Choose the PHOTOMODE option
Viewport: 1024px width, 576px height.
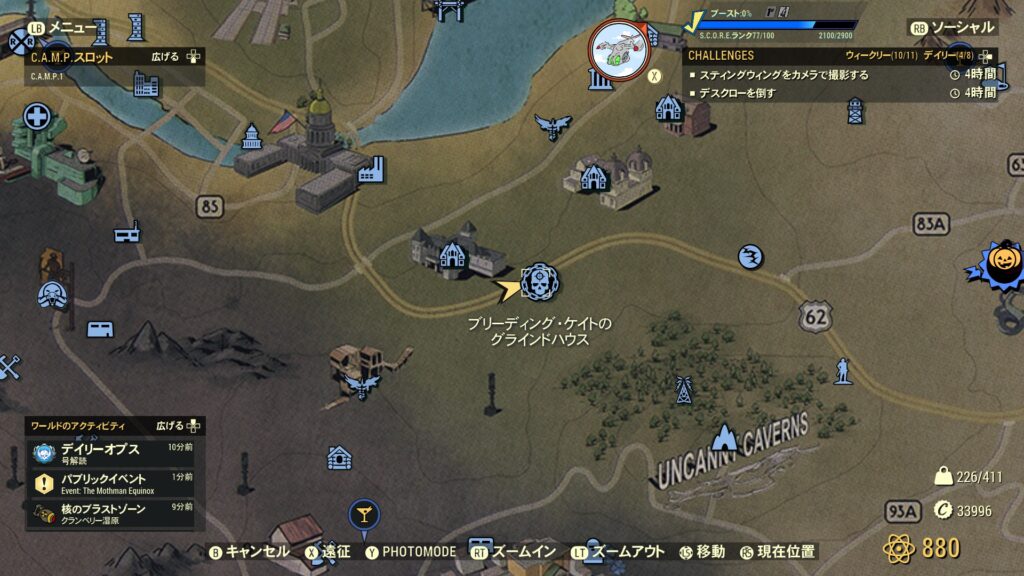tap(410, 551)
